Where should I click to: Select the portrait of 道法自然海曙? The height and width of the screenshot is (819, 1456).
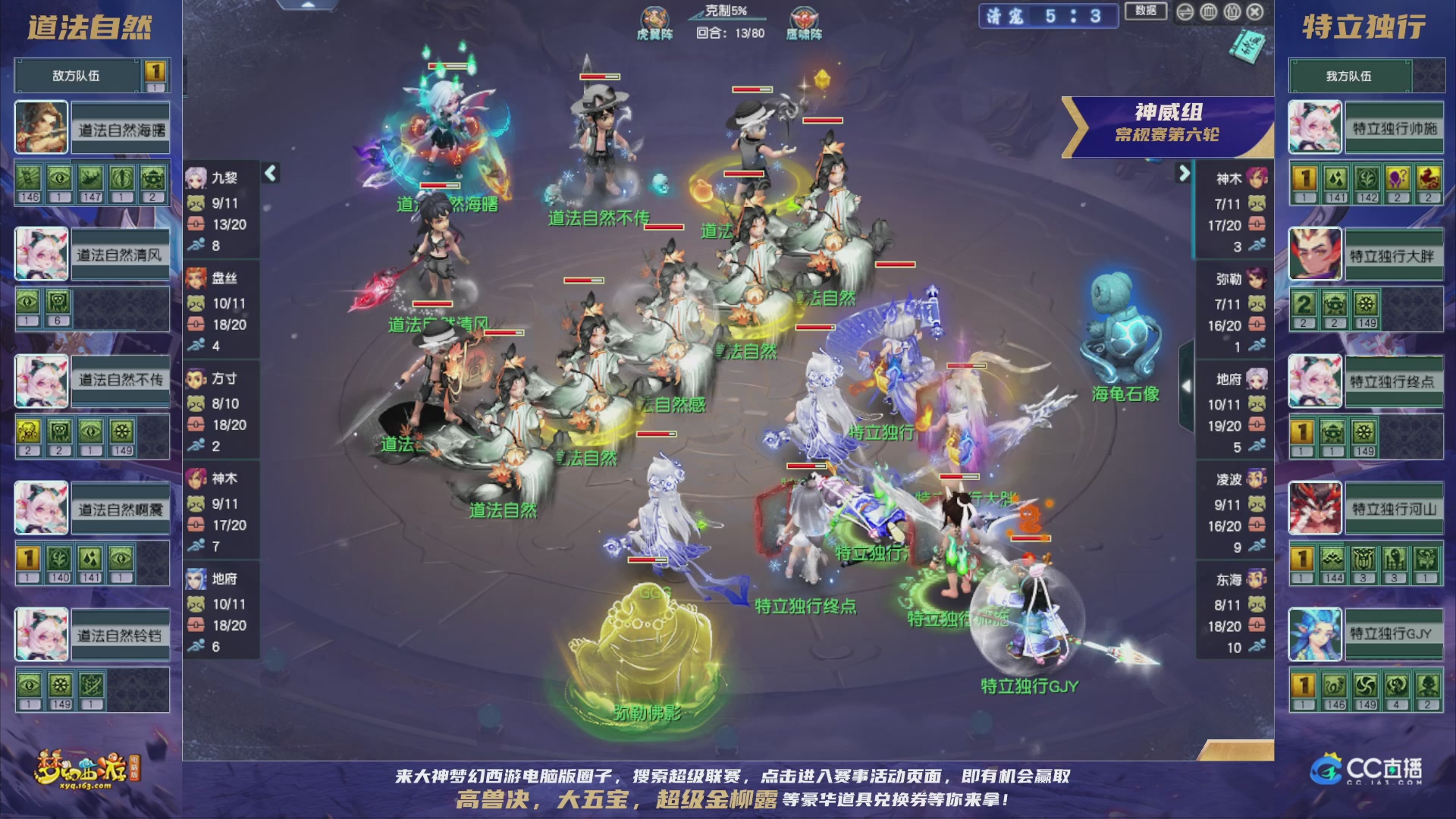point(40,126)
